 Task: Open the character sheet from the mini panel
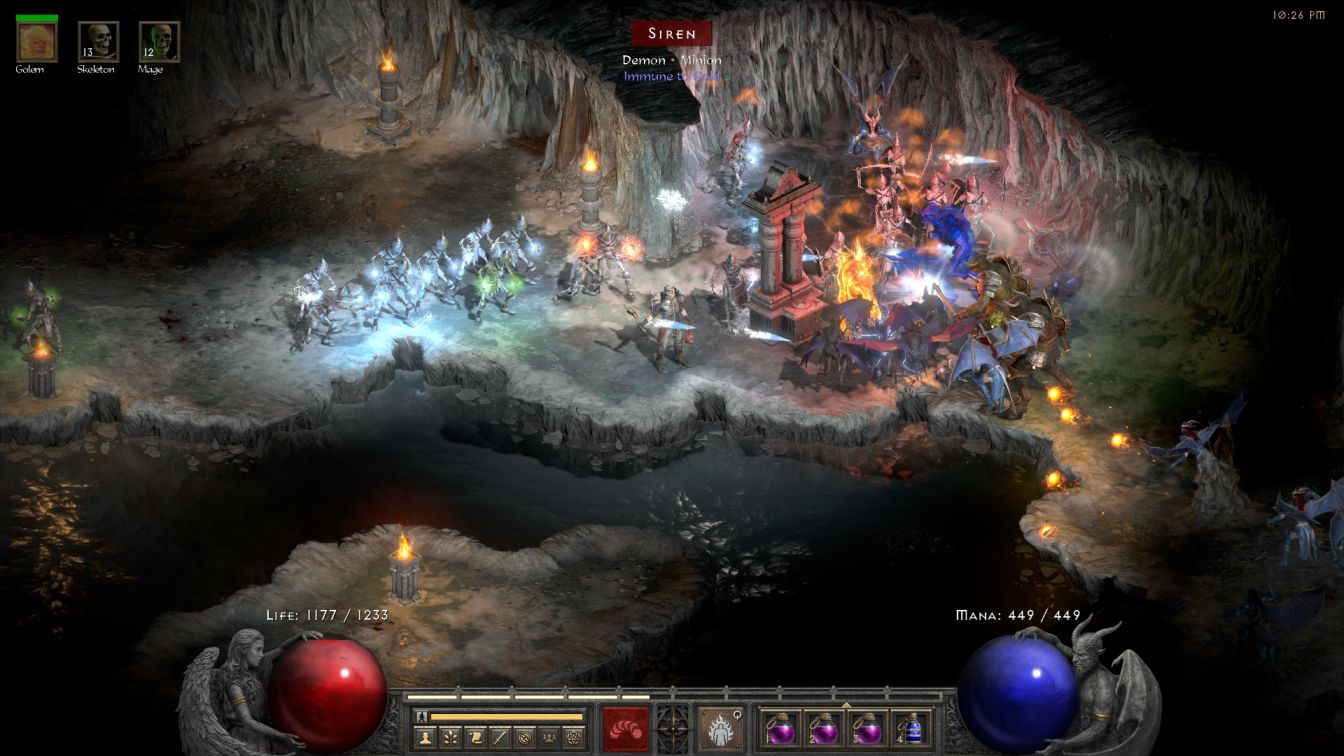[x=424, y=737]
